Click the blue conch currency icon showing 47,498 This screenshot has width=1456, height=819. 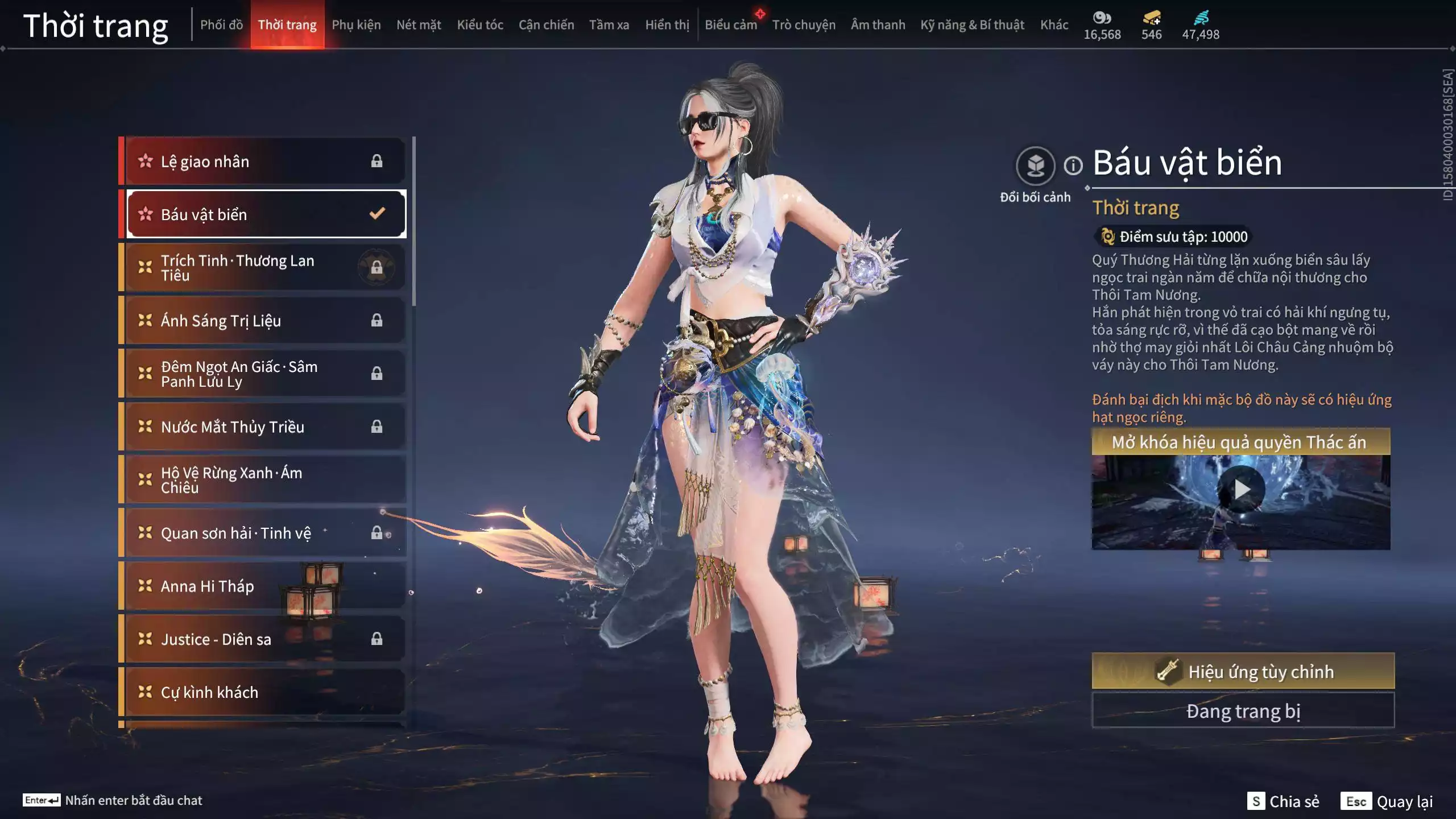click(1200, 19)
